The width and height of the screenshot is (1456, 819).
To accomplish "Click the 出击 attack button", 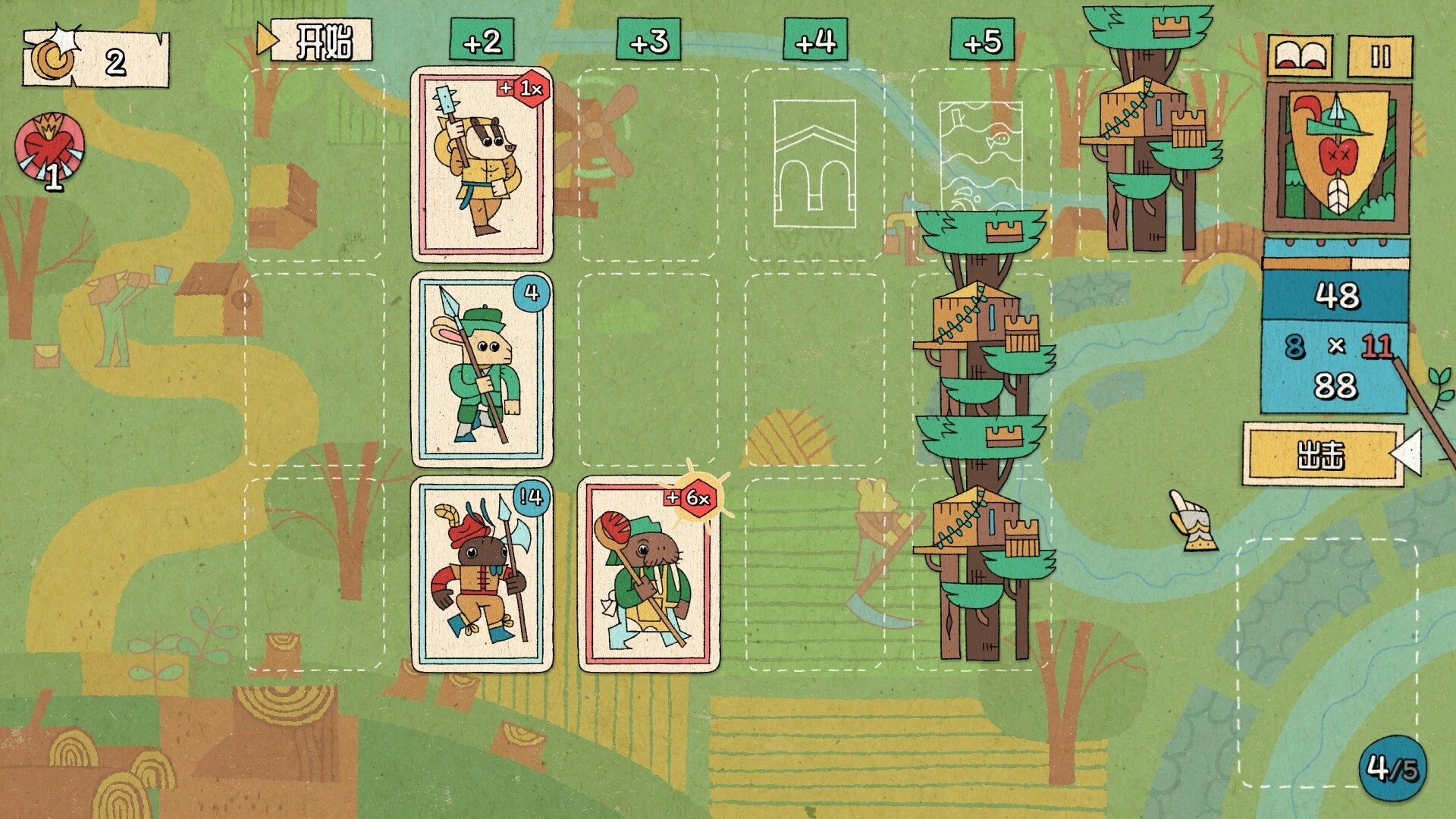I will (x=1322, y=455).
